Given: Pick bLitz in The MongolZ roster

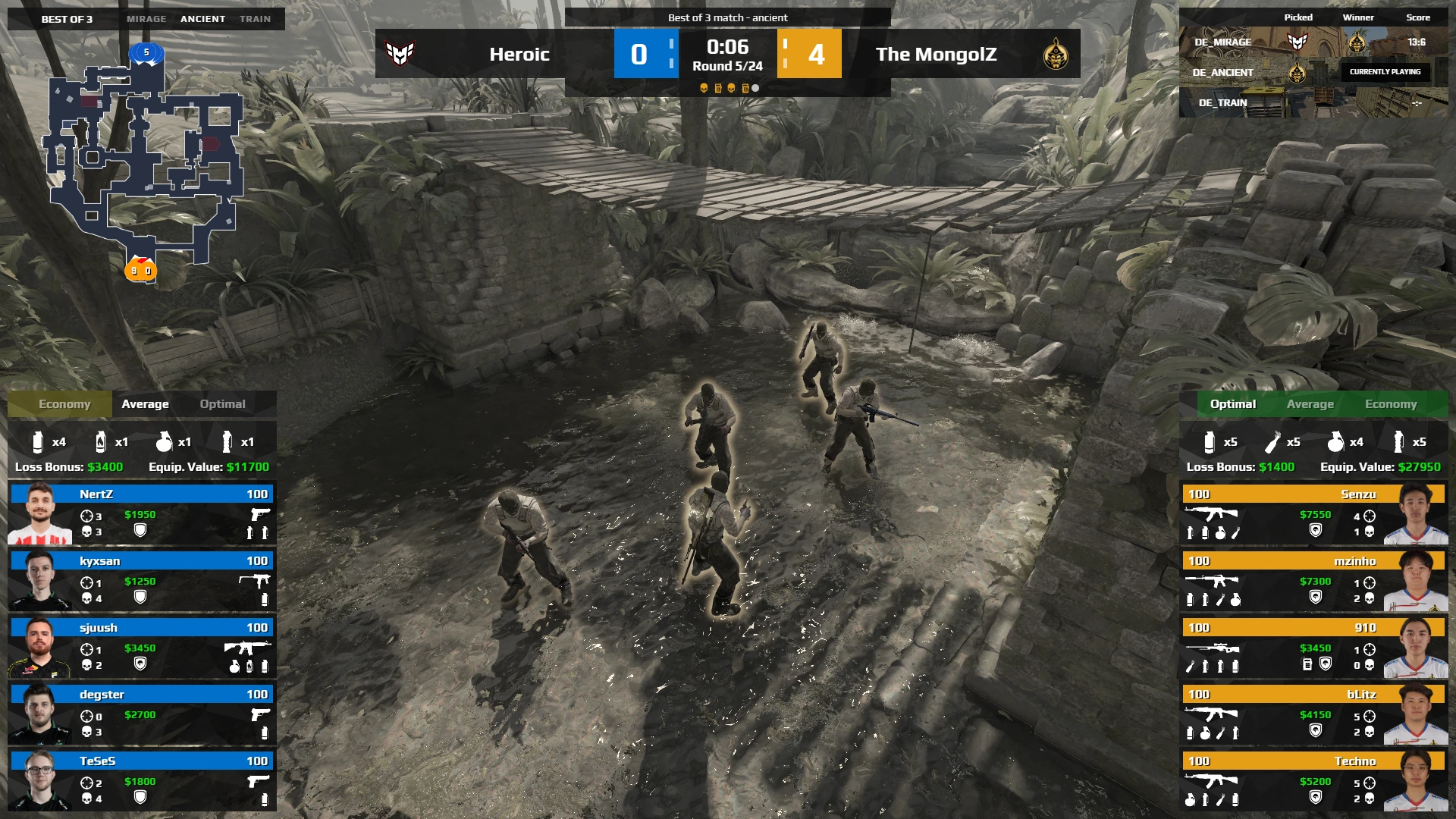Looking at the screenshot, I should (1313, 714).
